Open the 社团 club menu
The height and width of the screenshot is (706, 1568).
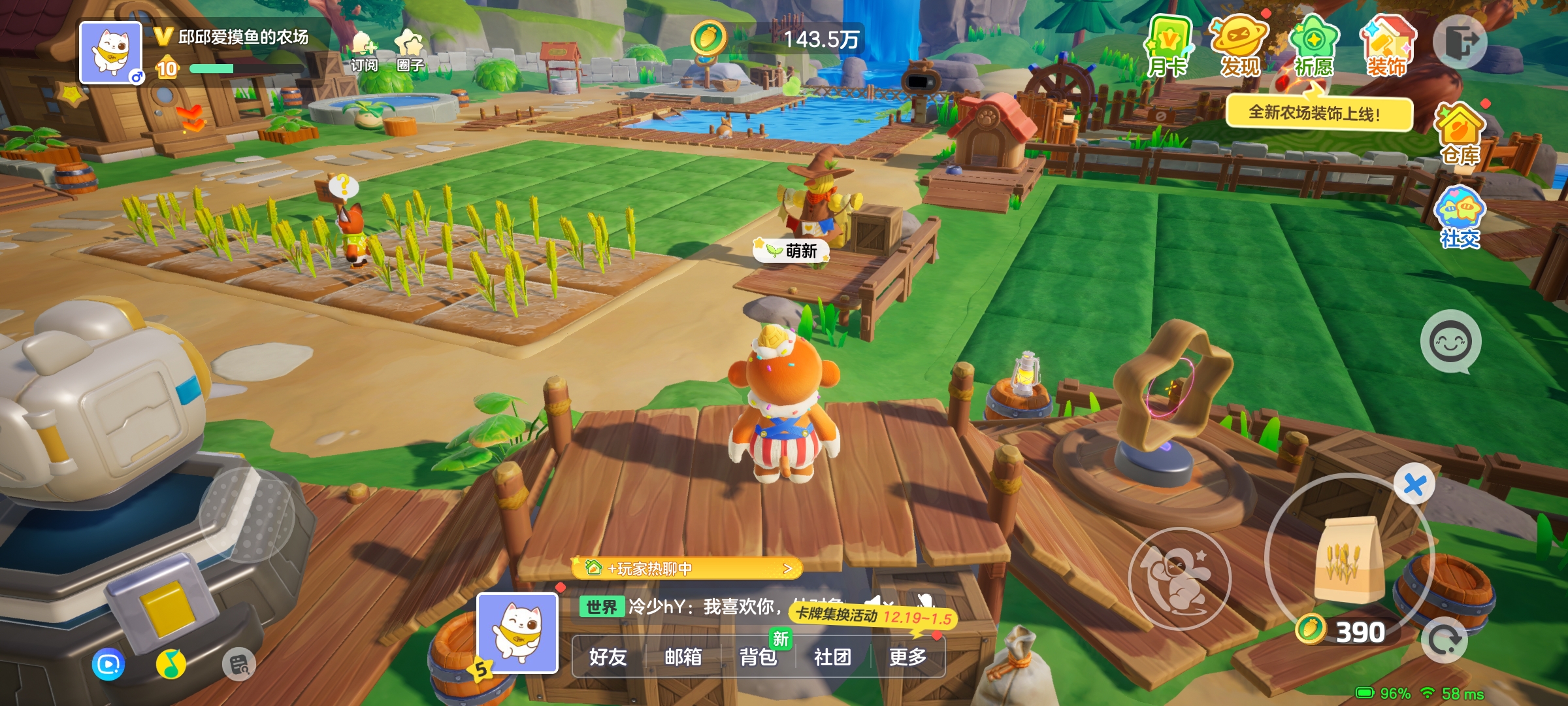coord(832,656)
